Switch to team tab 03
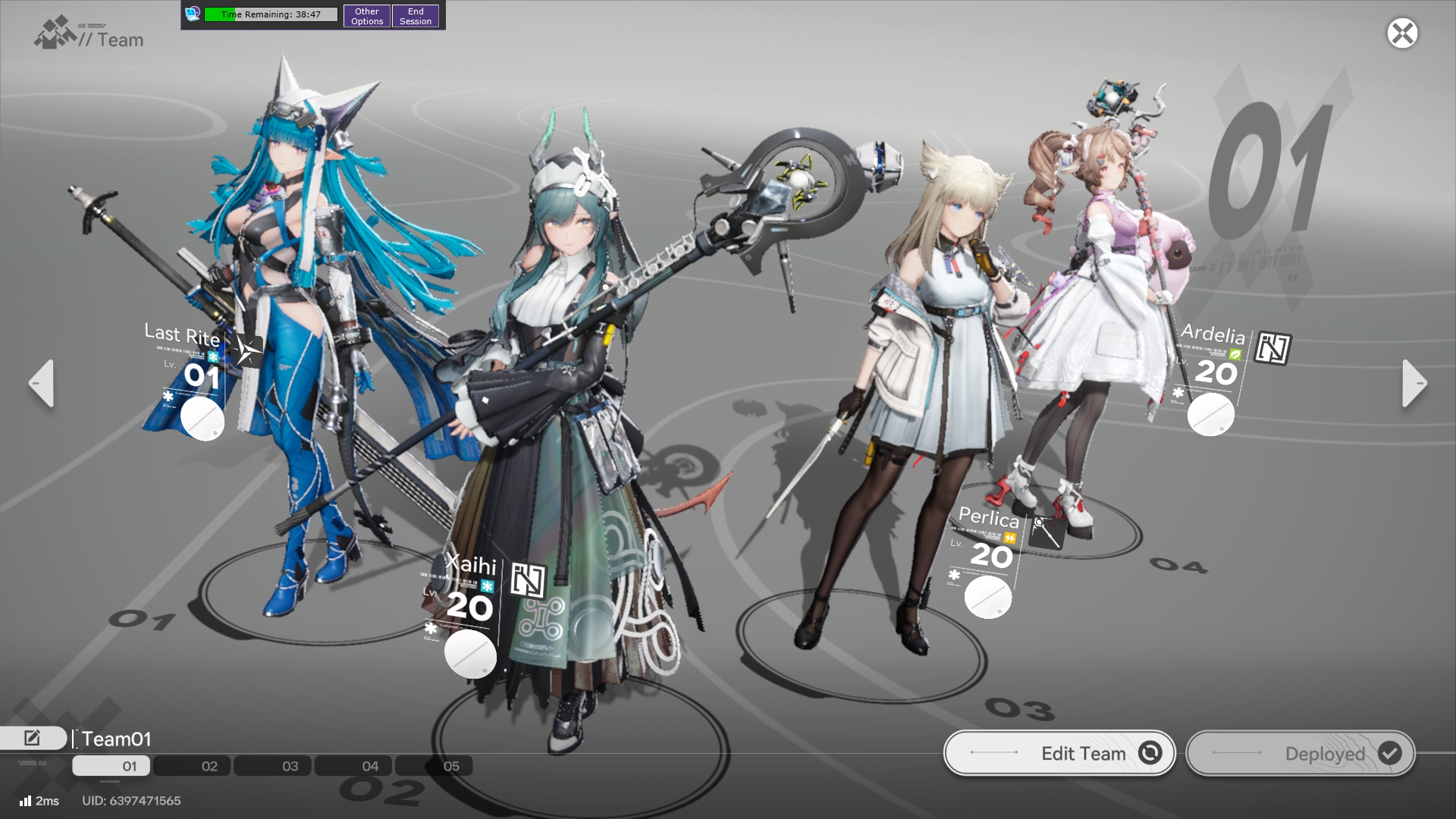Screen dimensions: 1456x819 pyautogui.click(x=290, y=766)
